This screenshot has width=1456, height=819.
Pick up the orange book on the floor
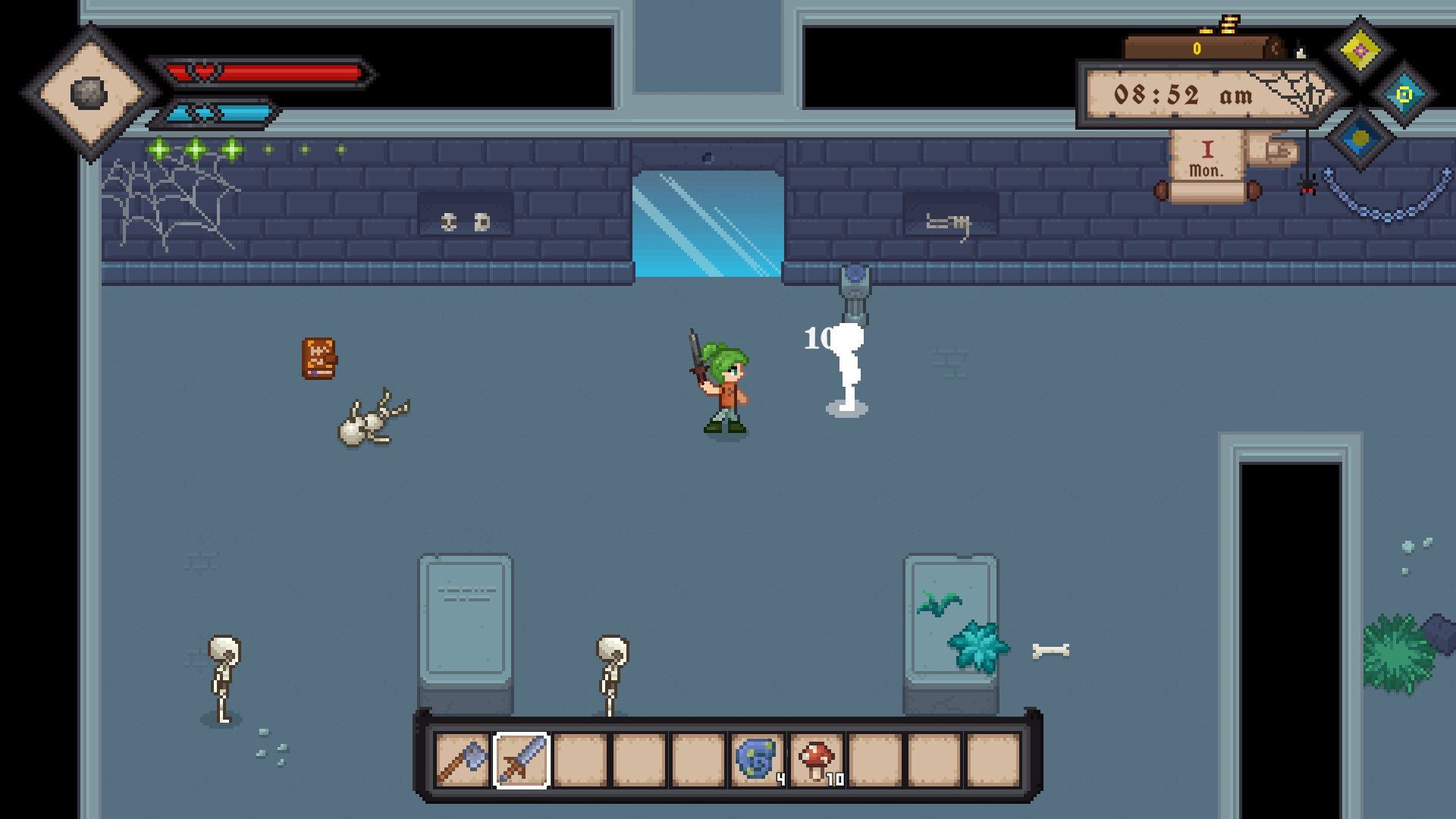[318, 356]
